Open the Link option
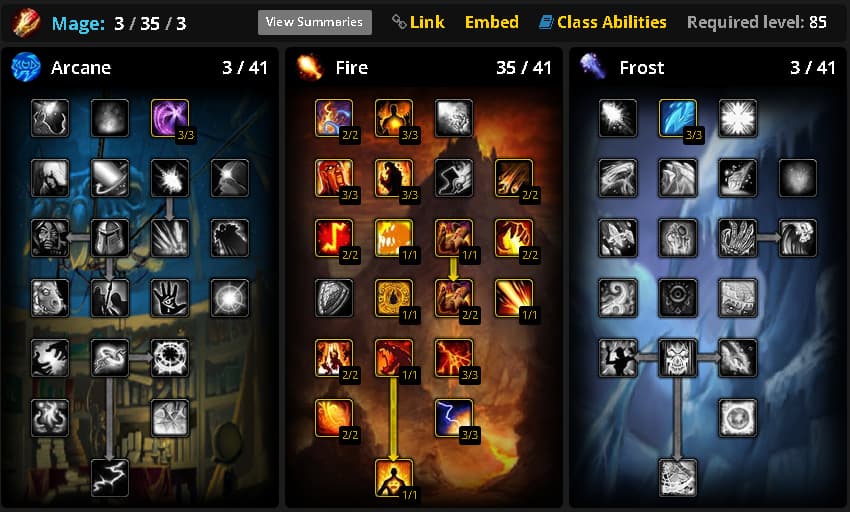This screenshot has height=512, width=850. [x=419, y=22]
